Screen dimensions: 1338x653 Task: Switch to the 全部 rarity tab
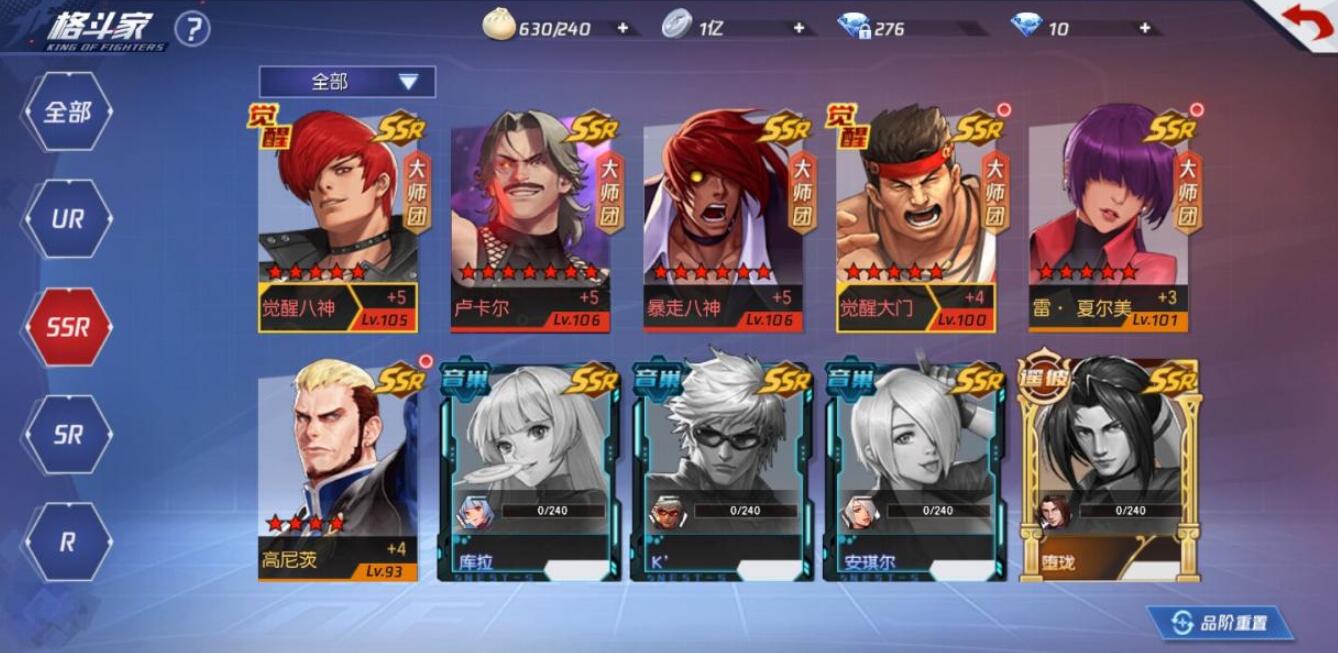click(x=67, y=112)
